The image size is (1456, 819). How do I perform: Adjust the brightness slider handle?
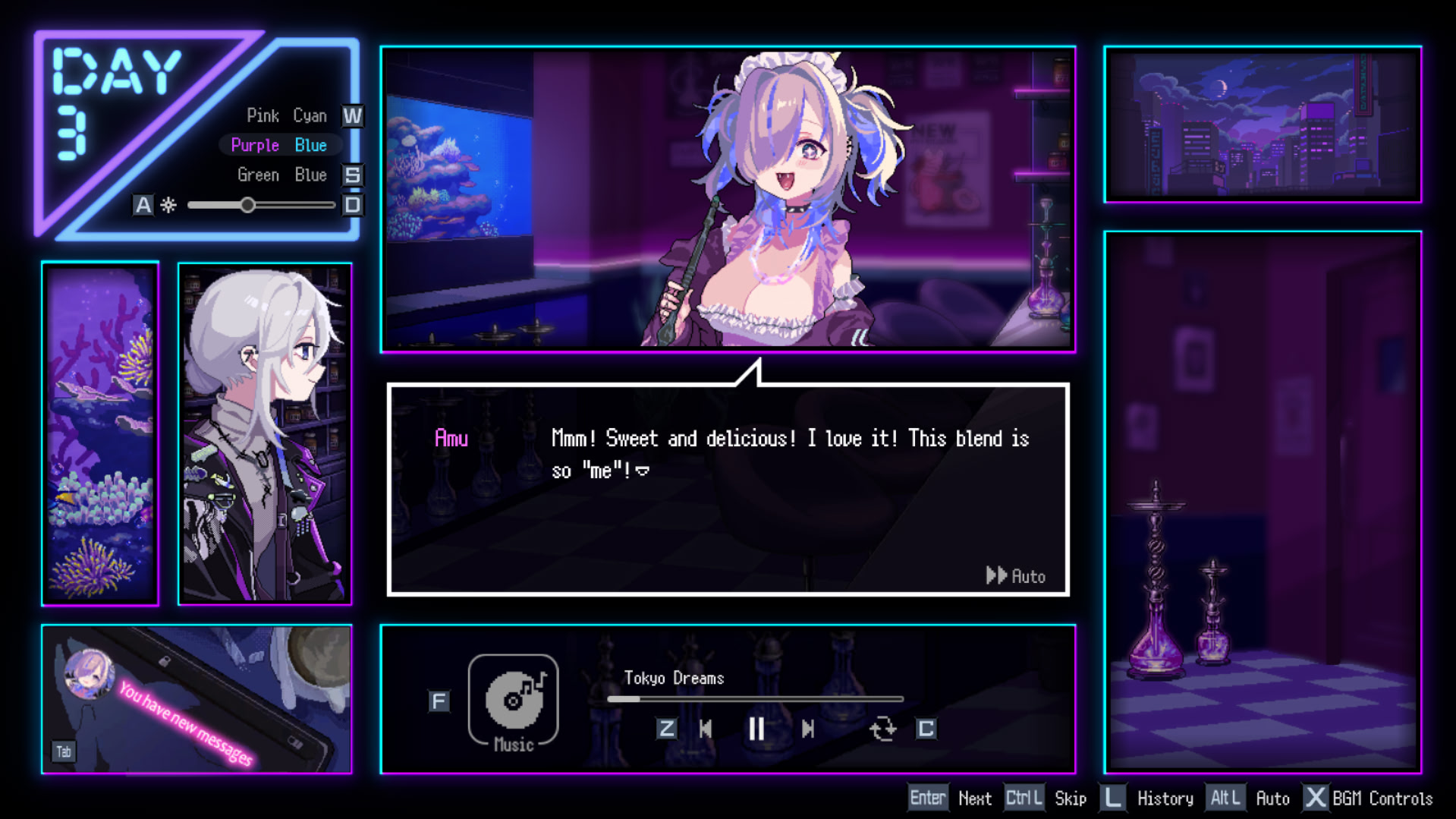pyautogui.click(x=247, y=205)
